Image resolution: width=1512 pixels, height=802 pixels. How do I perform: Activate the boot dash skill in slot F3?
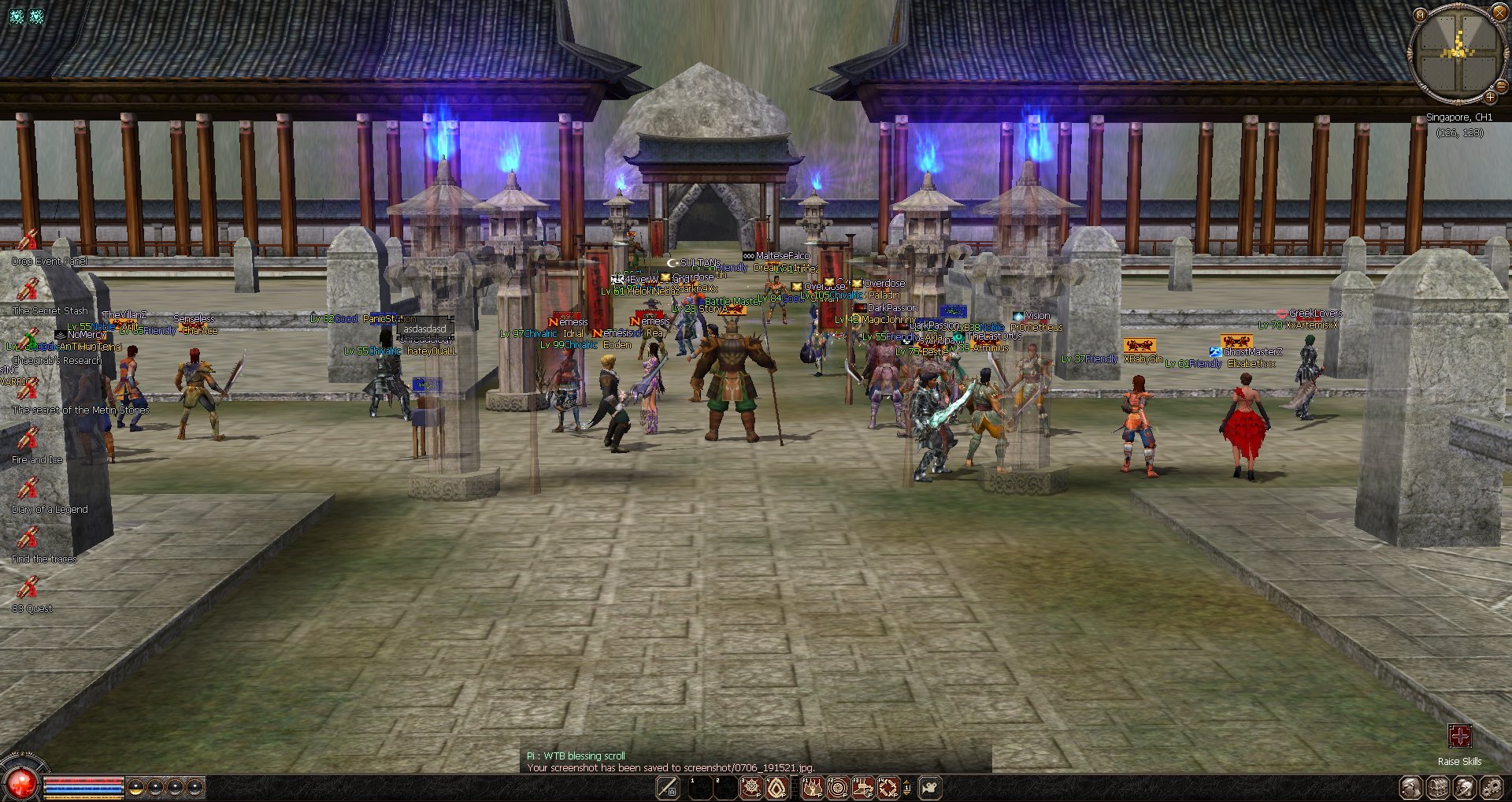[x=863, y=787]
